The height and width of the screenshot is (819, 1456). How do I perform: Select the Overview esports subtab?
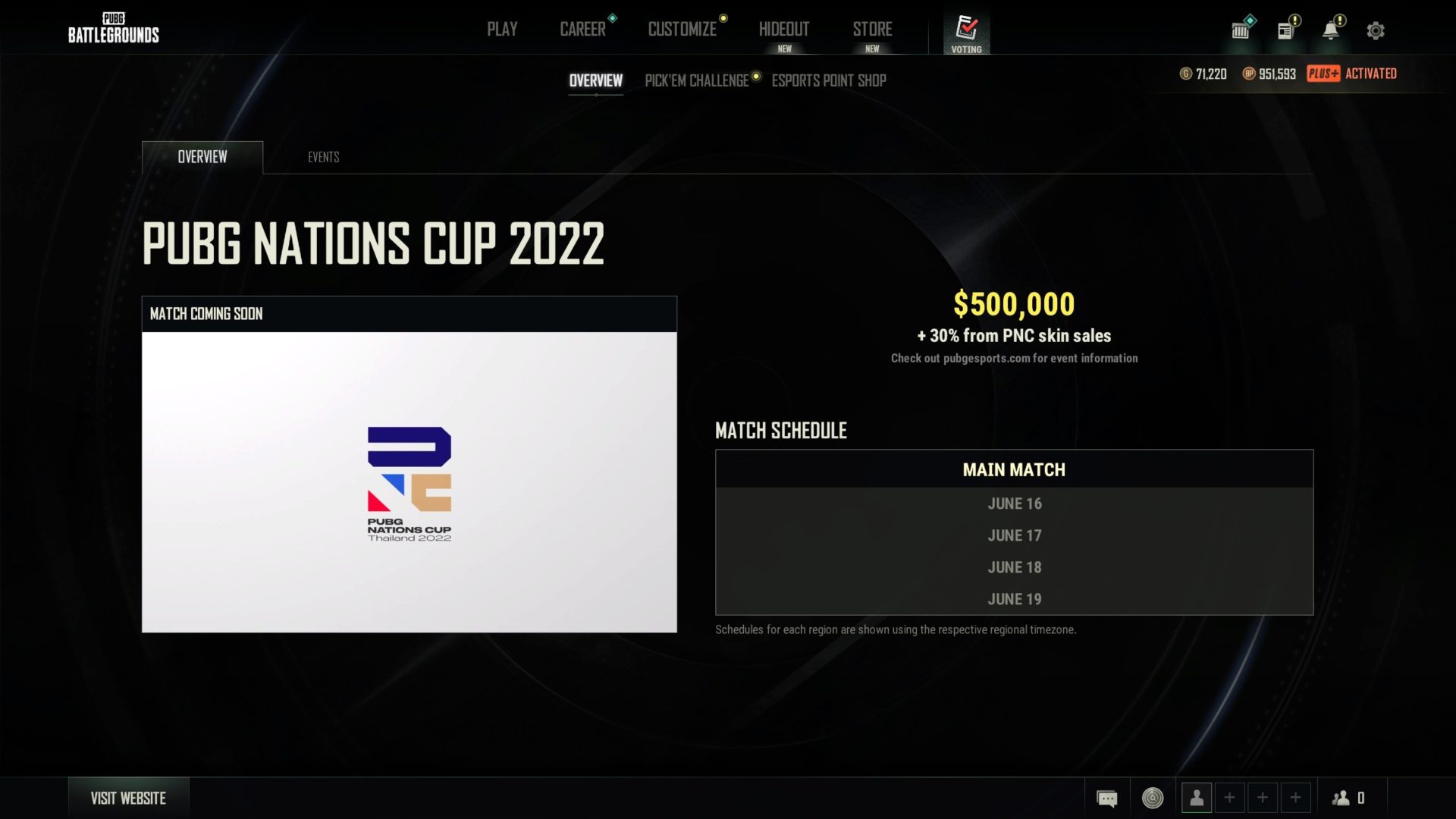[x=596, y=80]
